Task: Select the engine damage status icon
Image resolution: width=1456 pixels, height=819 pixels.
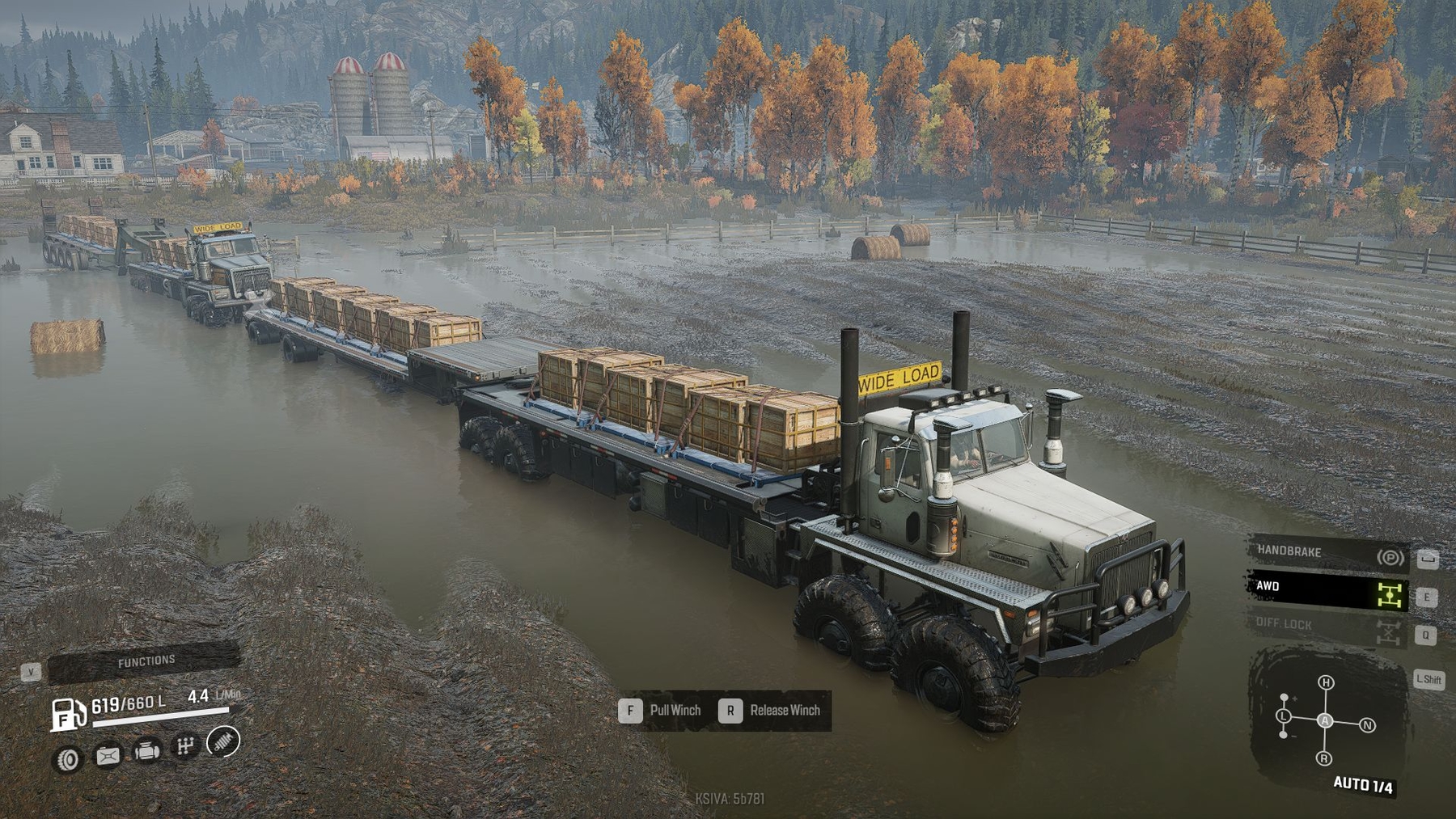Action: [146, 751]
